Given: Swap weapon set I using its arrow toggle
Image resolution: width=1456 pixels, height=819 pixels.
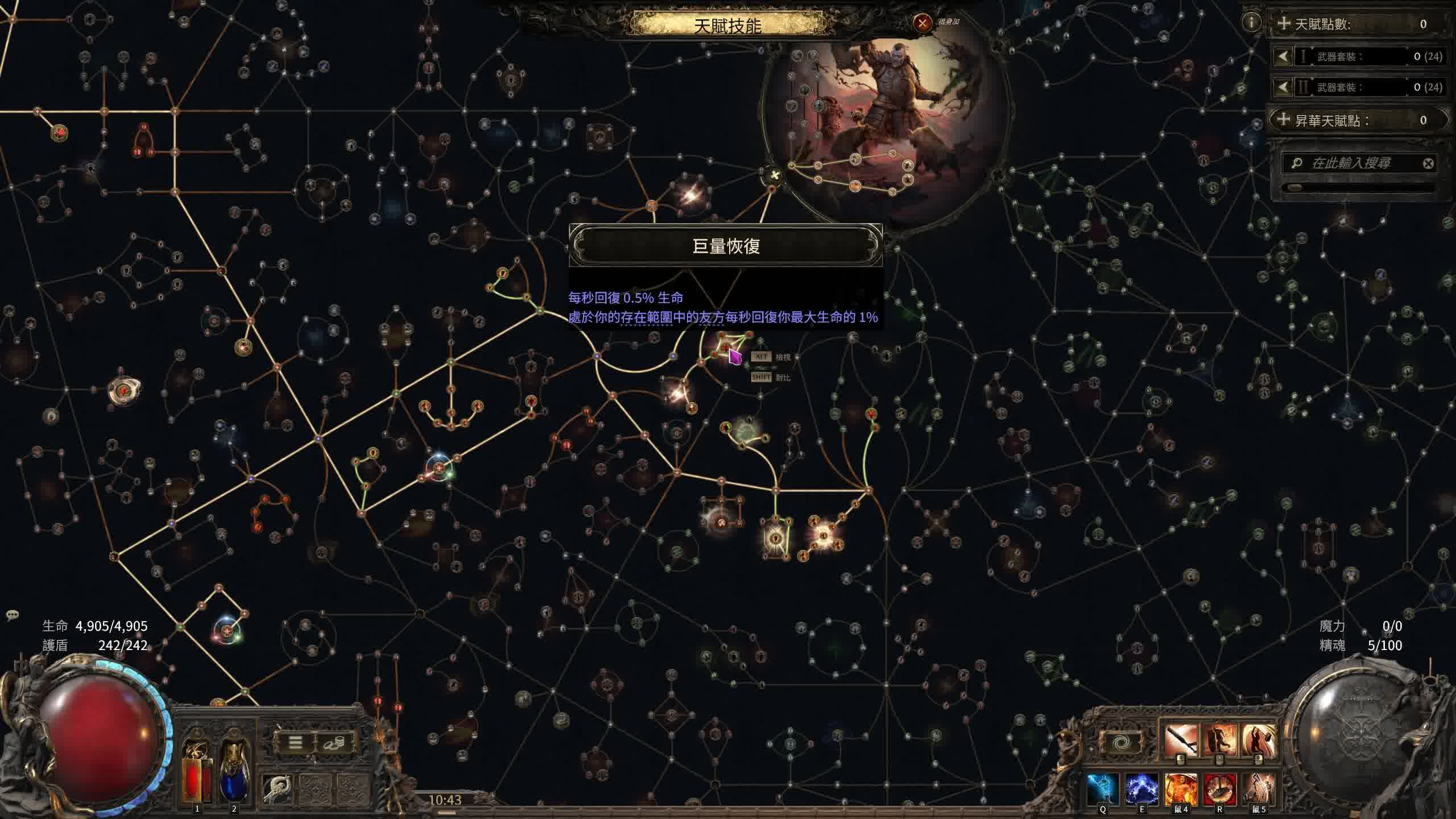Looking at the screenshot, I should (1284, 57).
